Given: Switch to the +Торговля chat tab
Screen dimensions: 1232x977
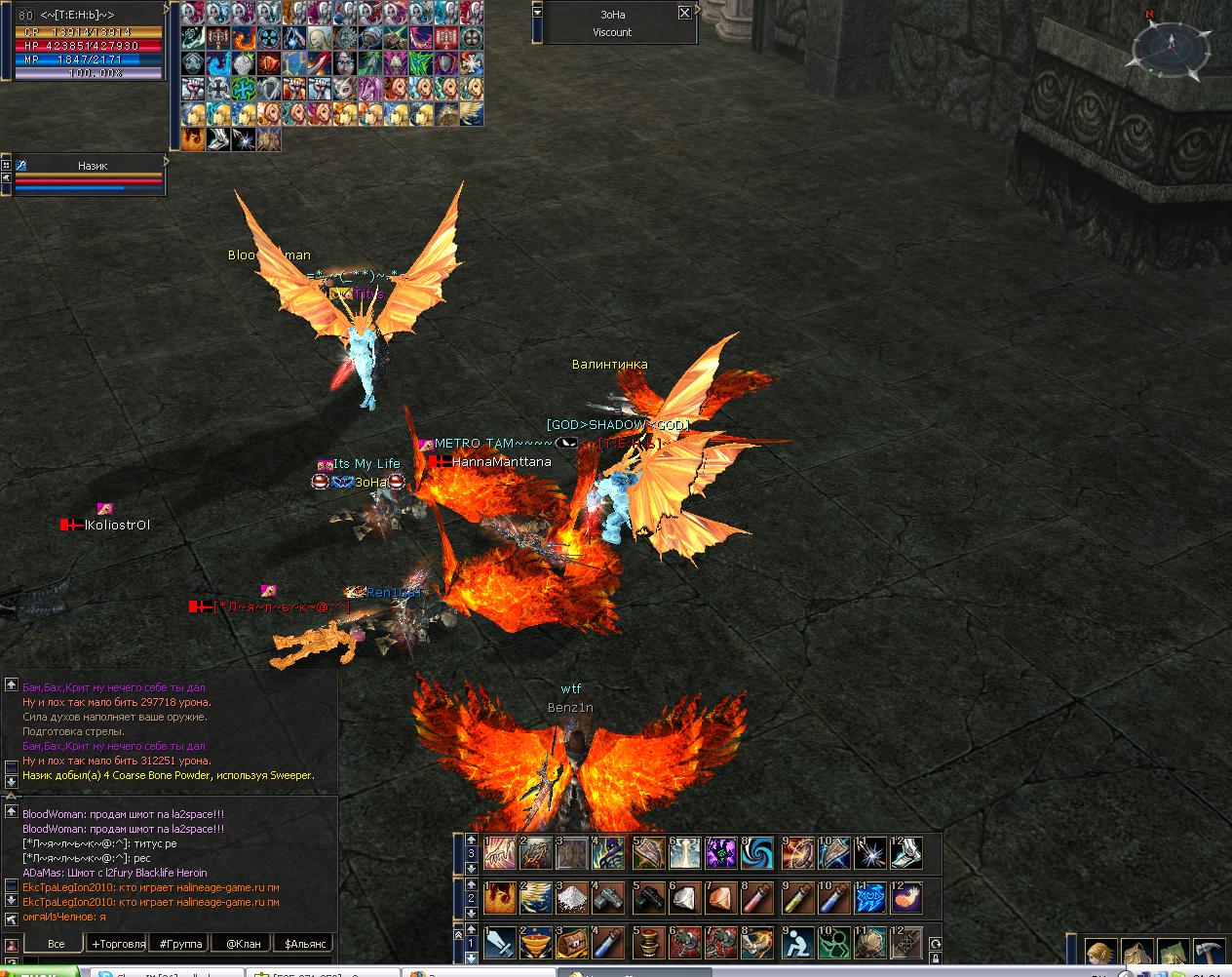Looking at the screenshot, I should 117,943.
